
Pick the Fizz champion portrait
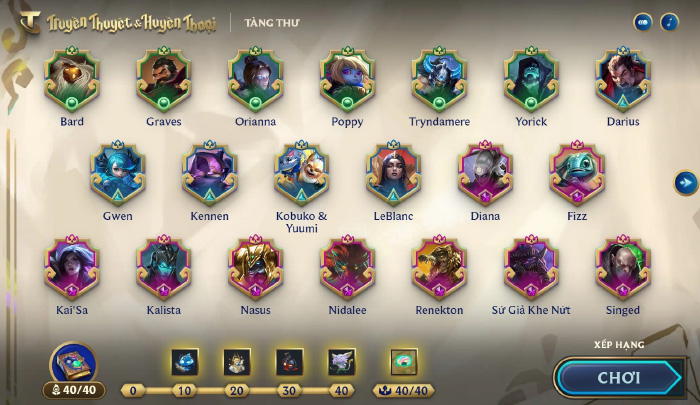tap(578, 173)
